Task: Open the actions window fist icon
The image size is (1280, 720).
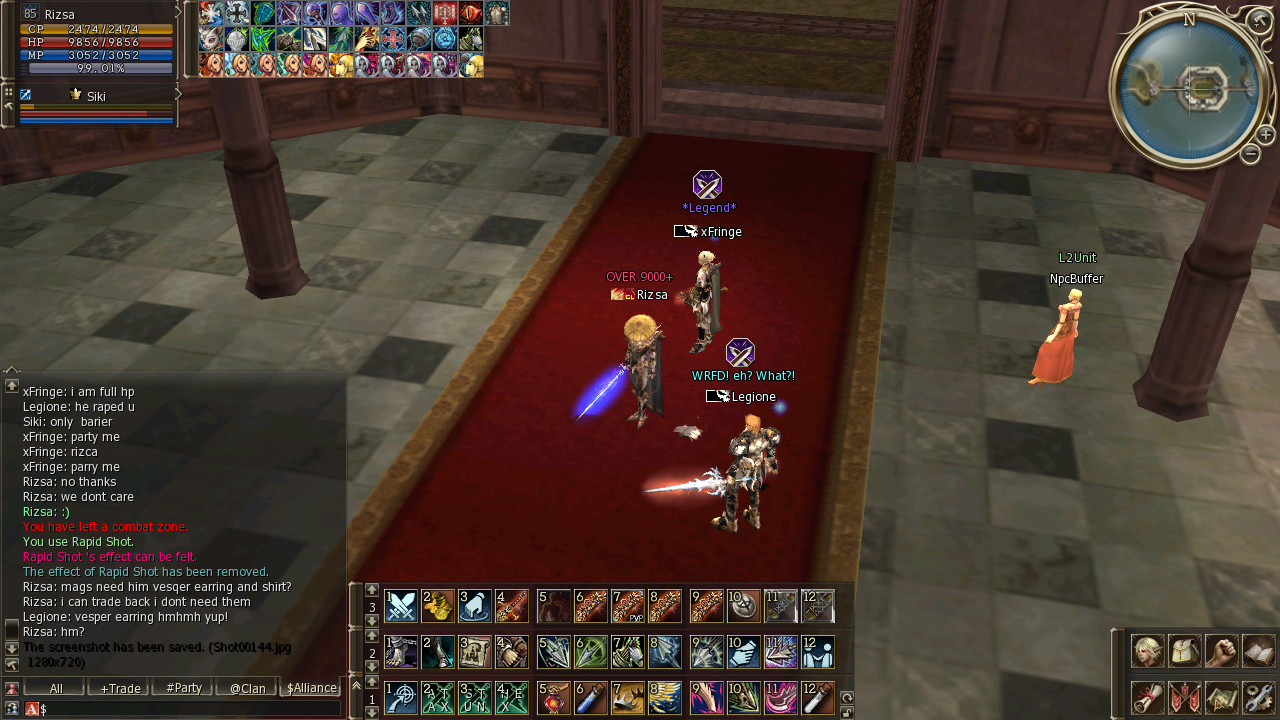Action: click(1221, 651)
